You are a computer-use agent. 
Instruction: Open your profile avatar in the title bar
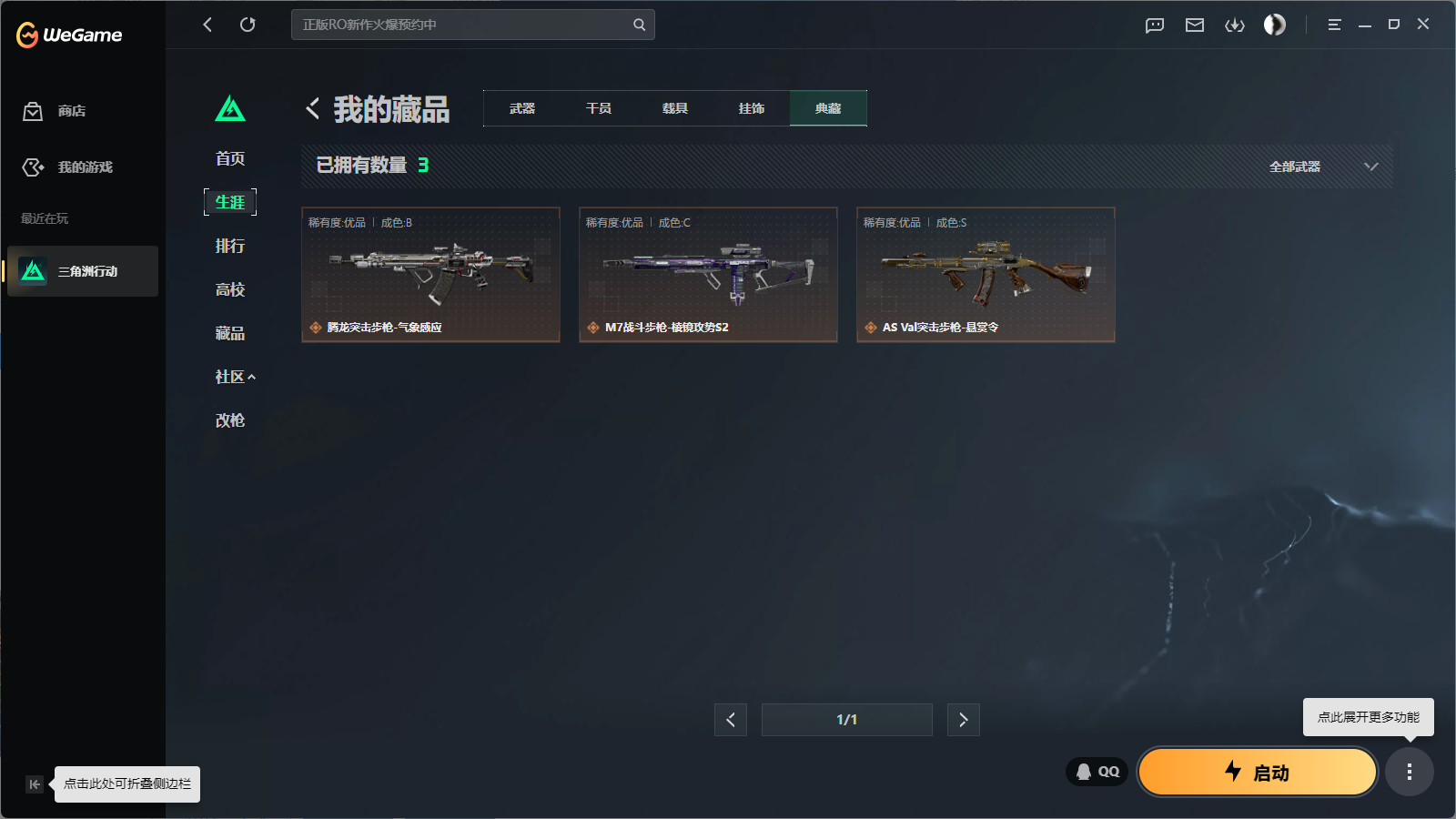click(1274, 25)
